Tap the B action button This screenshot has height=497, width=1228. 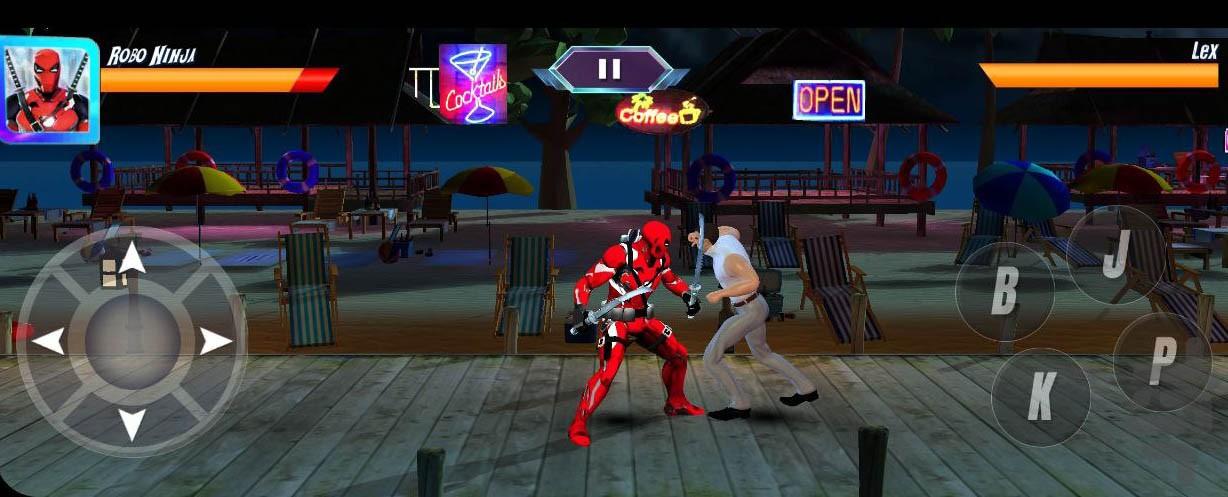[1004, 290]
